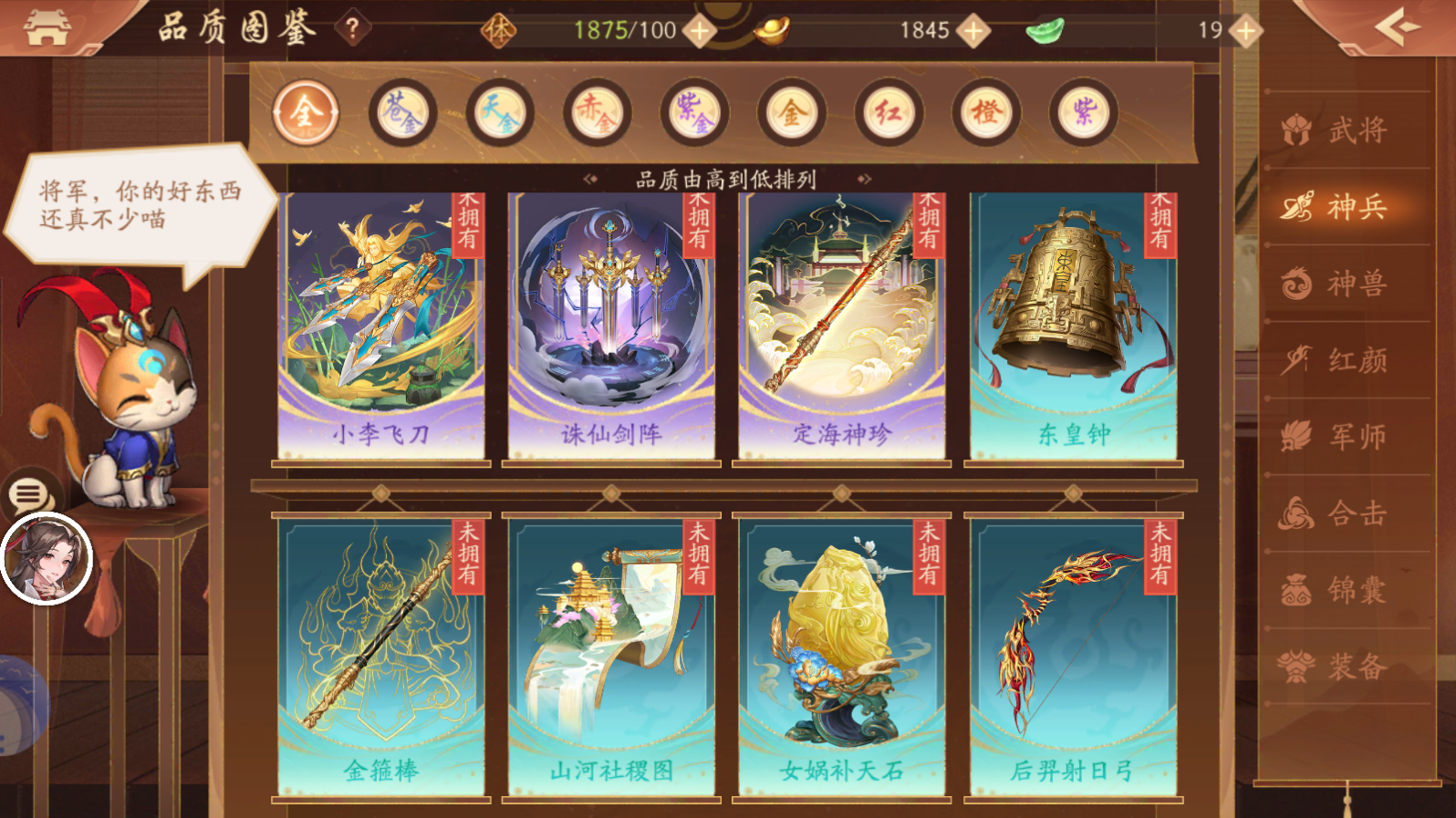This screenshot has height=818, width=1456.
Task: Select the 军师 sidebar icon
Action: click(1345, 438)
